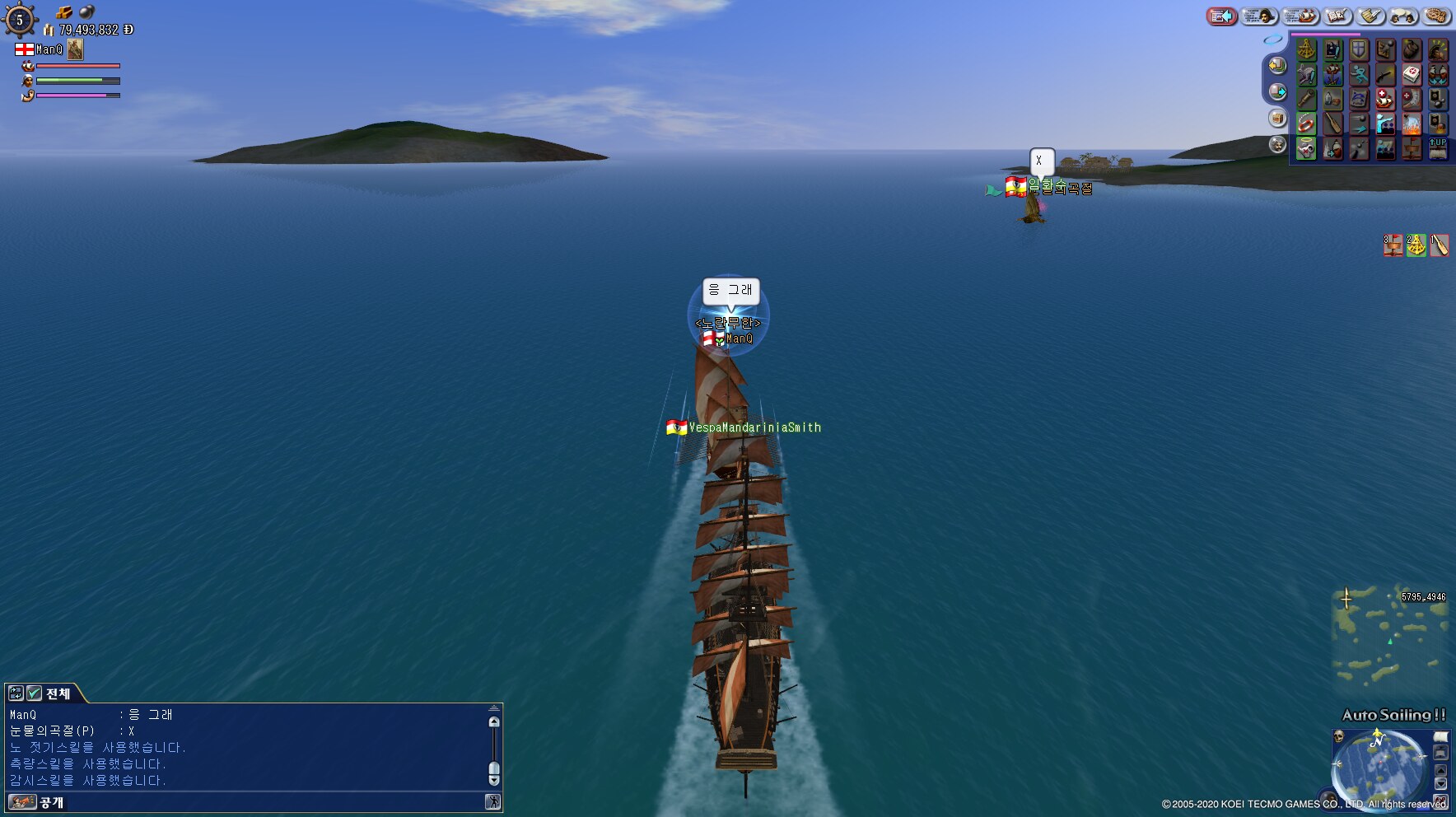Image resolution: width=1456 pixels, height=817 pixels.
Task: Open the ship information menu button
Action: click(x=1300, y=16)
